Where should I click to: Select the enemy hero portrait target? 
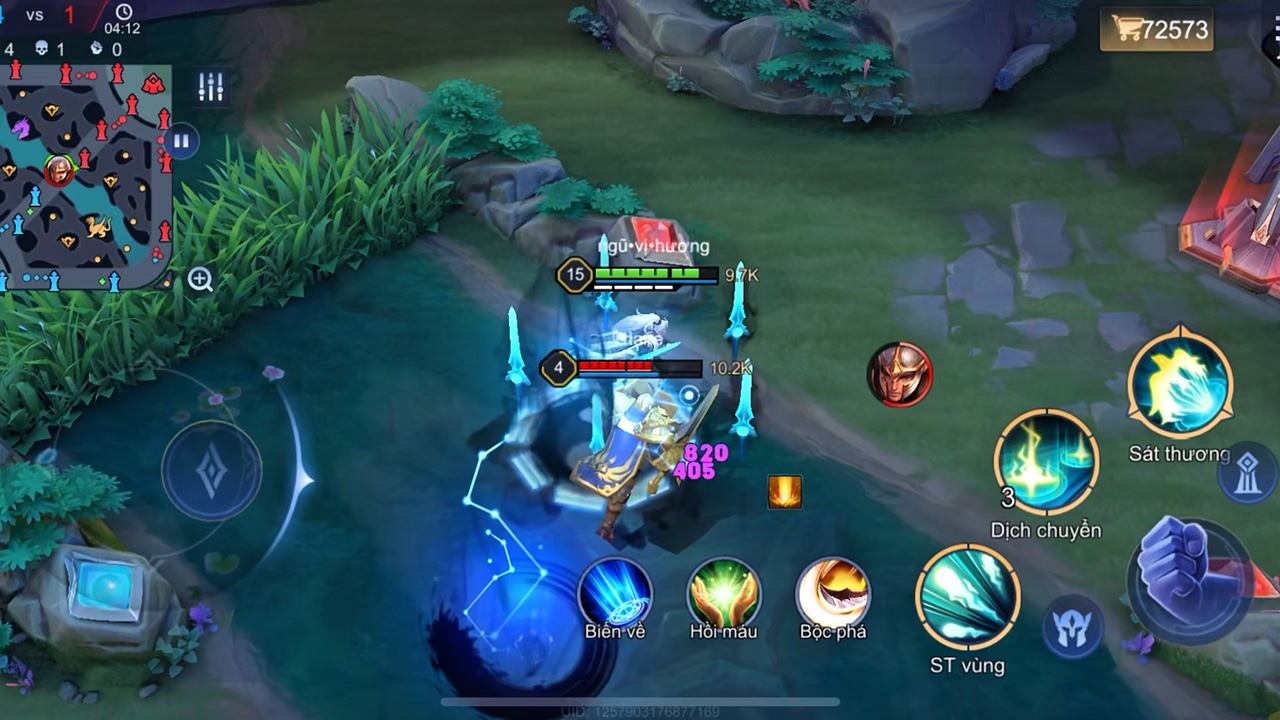click(x=899, y=375)
